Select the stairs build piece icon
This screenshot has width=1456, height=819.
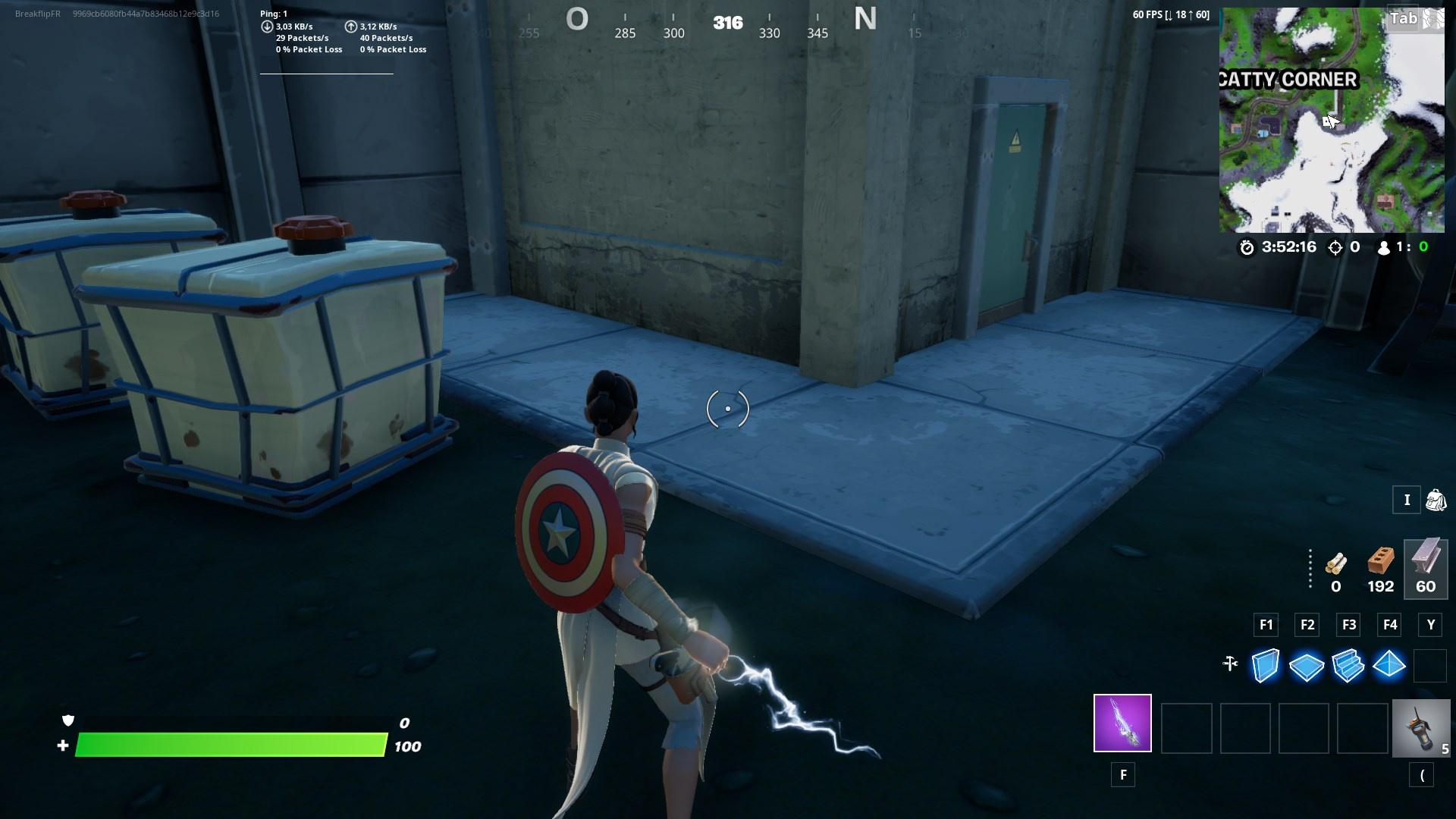[1348, 667]
